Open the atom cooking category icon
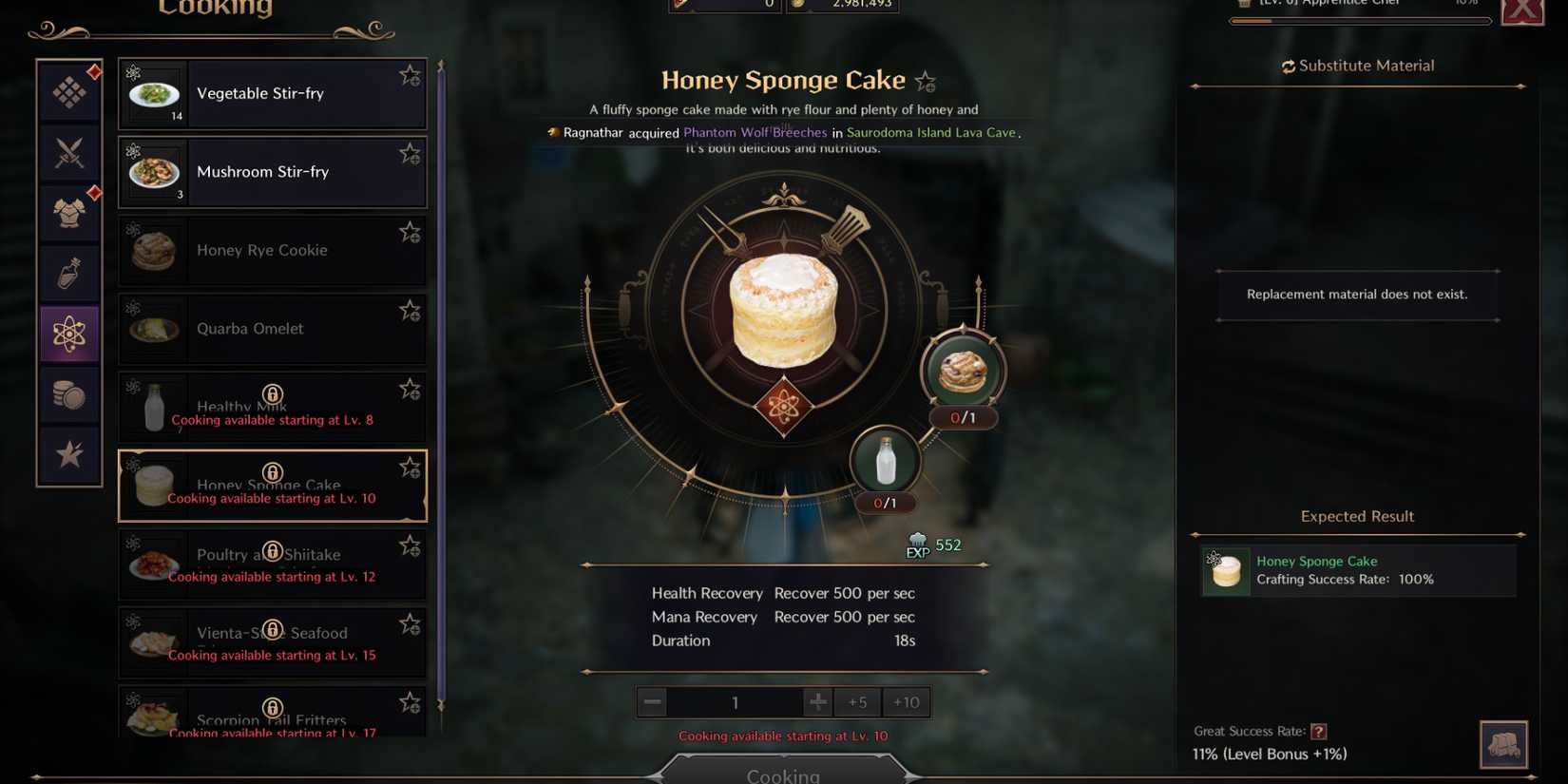Screen dimensions: 1568x784 click(x=68, y=334)
